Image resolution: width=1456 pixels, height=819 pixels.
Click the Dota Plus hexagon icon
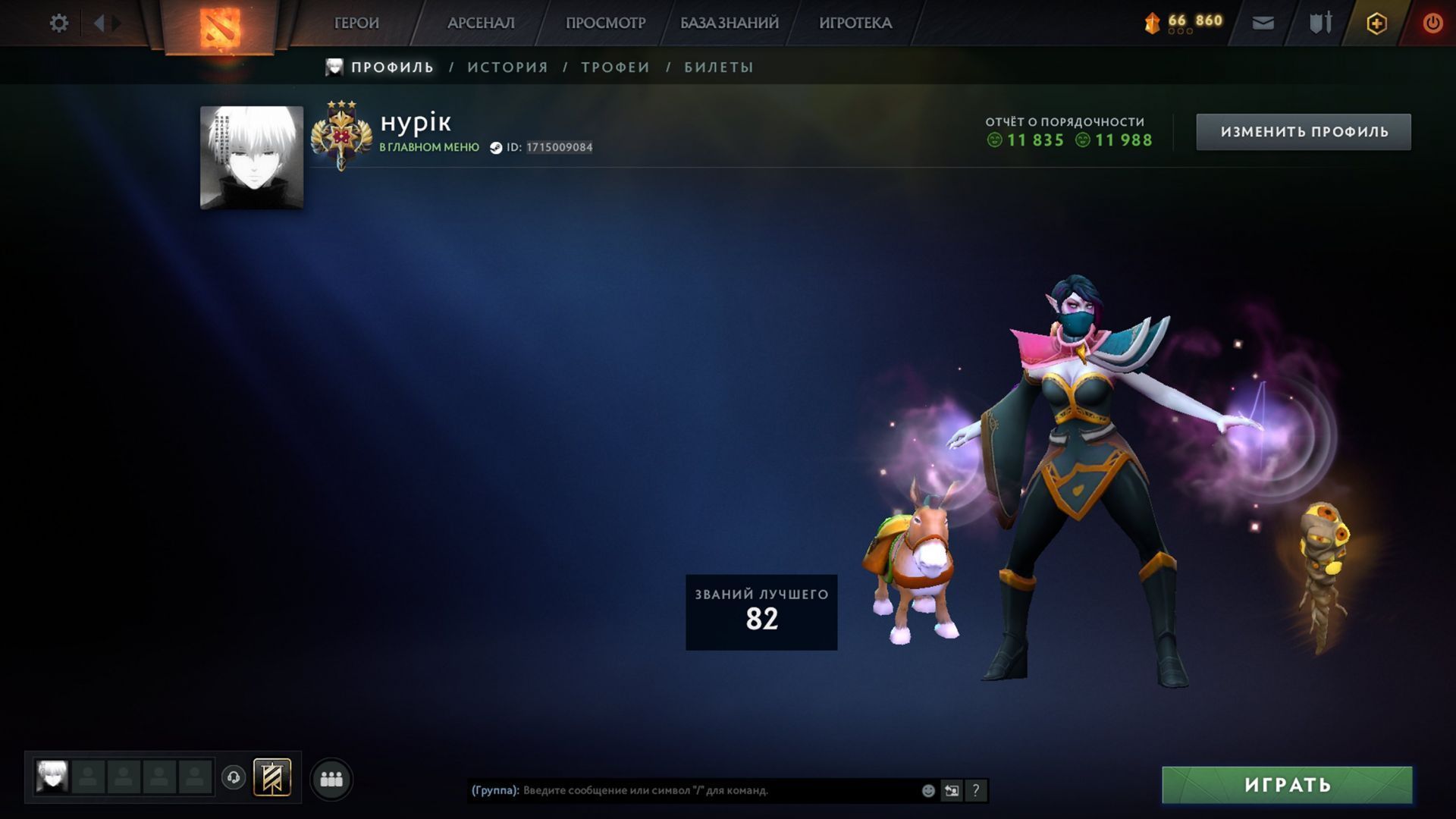pos(1376,24)
